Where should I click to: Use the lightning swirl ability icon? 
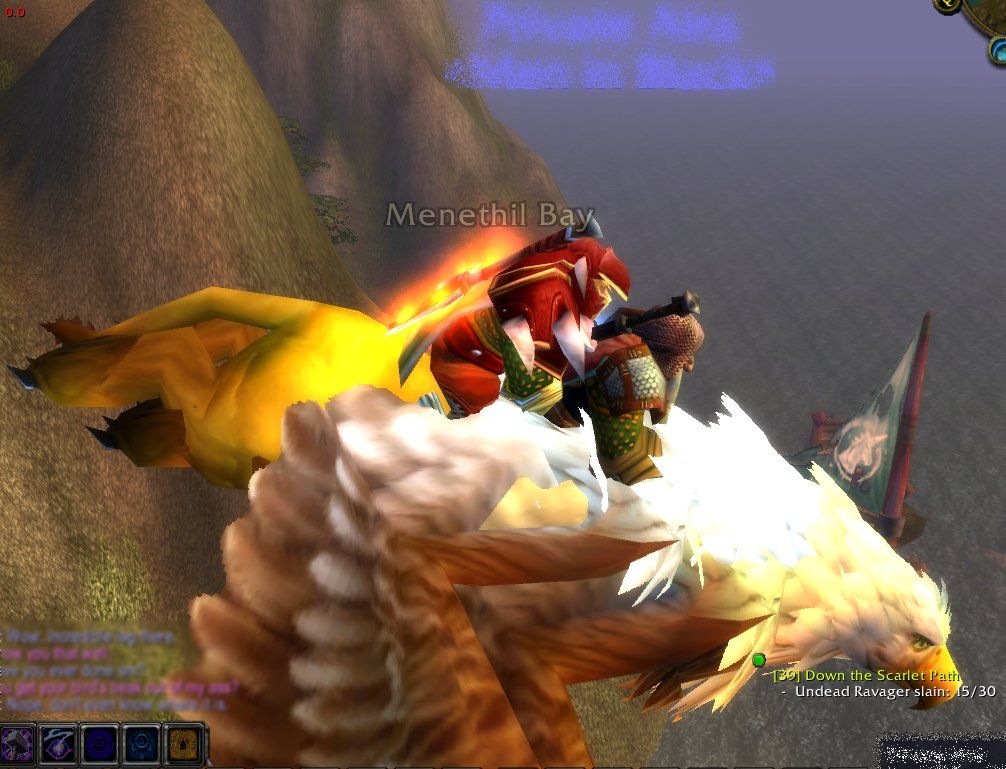tap(59, 745)
